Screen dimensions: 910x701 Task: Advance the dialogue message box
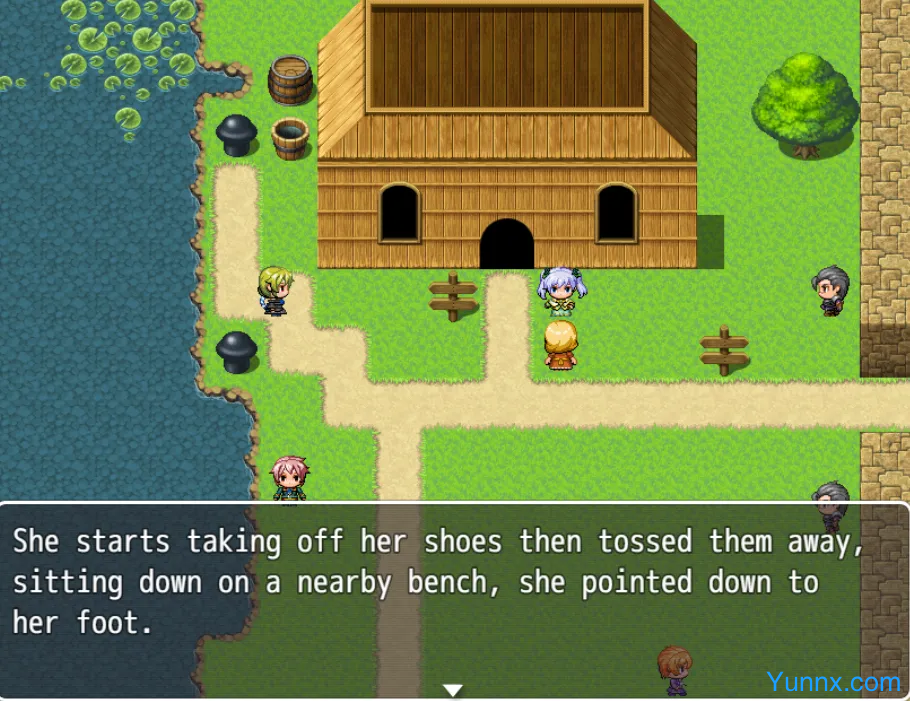[x=454, y=598]
